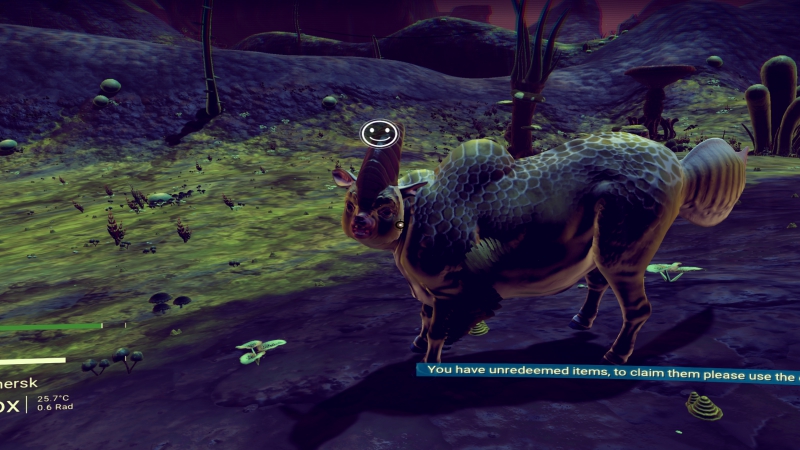Image resolution: width=800 pixels, height=450 pixels.
Task: Select the unredeemed items notification banner
Action: pos(608,370)
